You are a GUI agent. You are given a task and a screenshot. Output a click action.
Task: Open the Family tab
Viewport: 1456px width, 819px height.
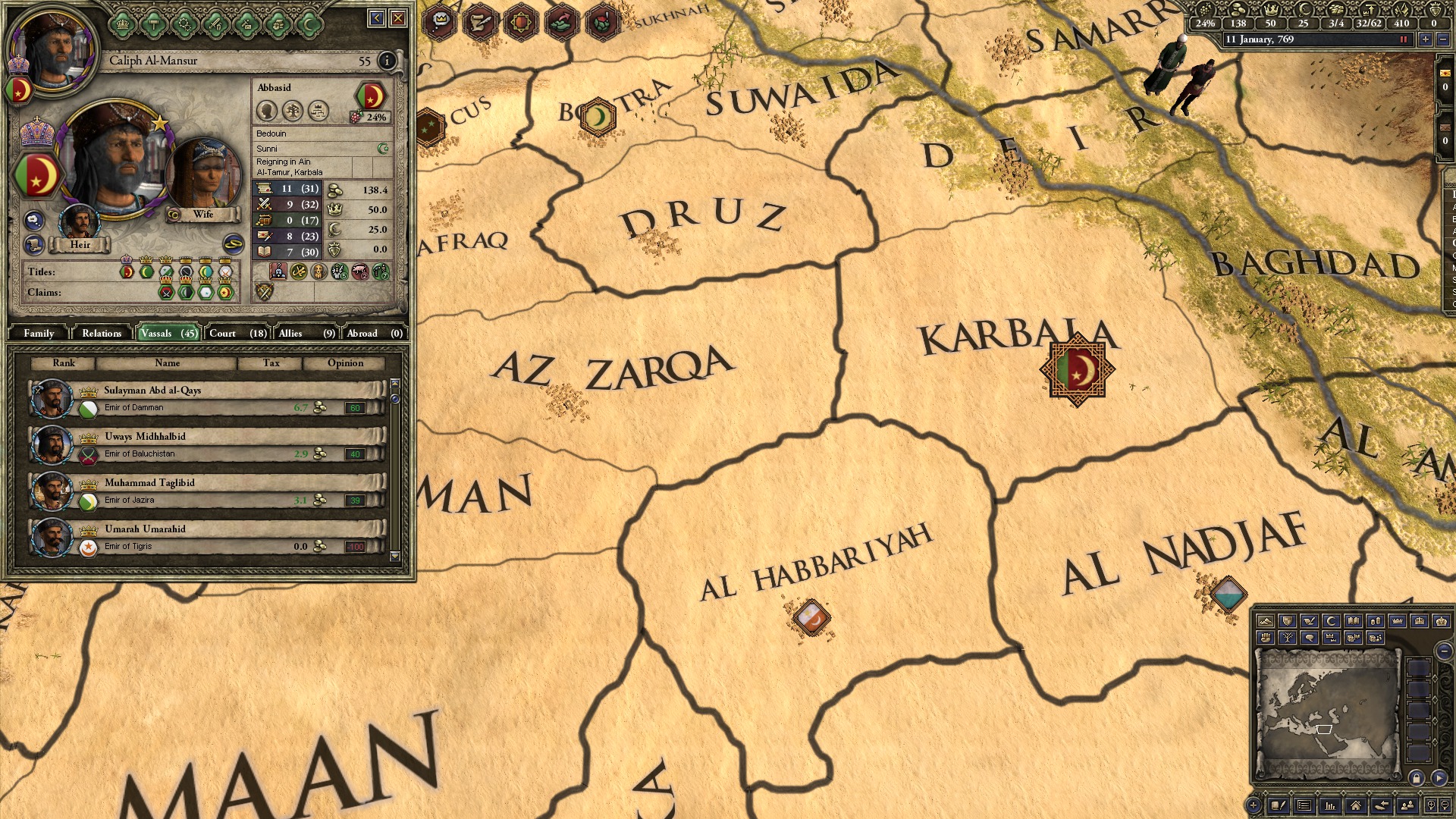[x=38, y=333]
